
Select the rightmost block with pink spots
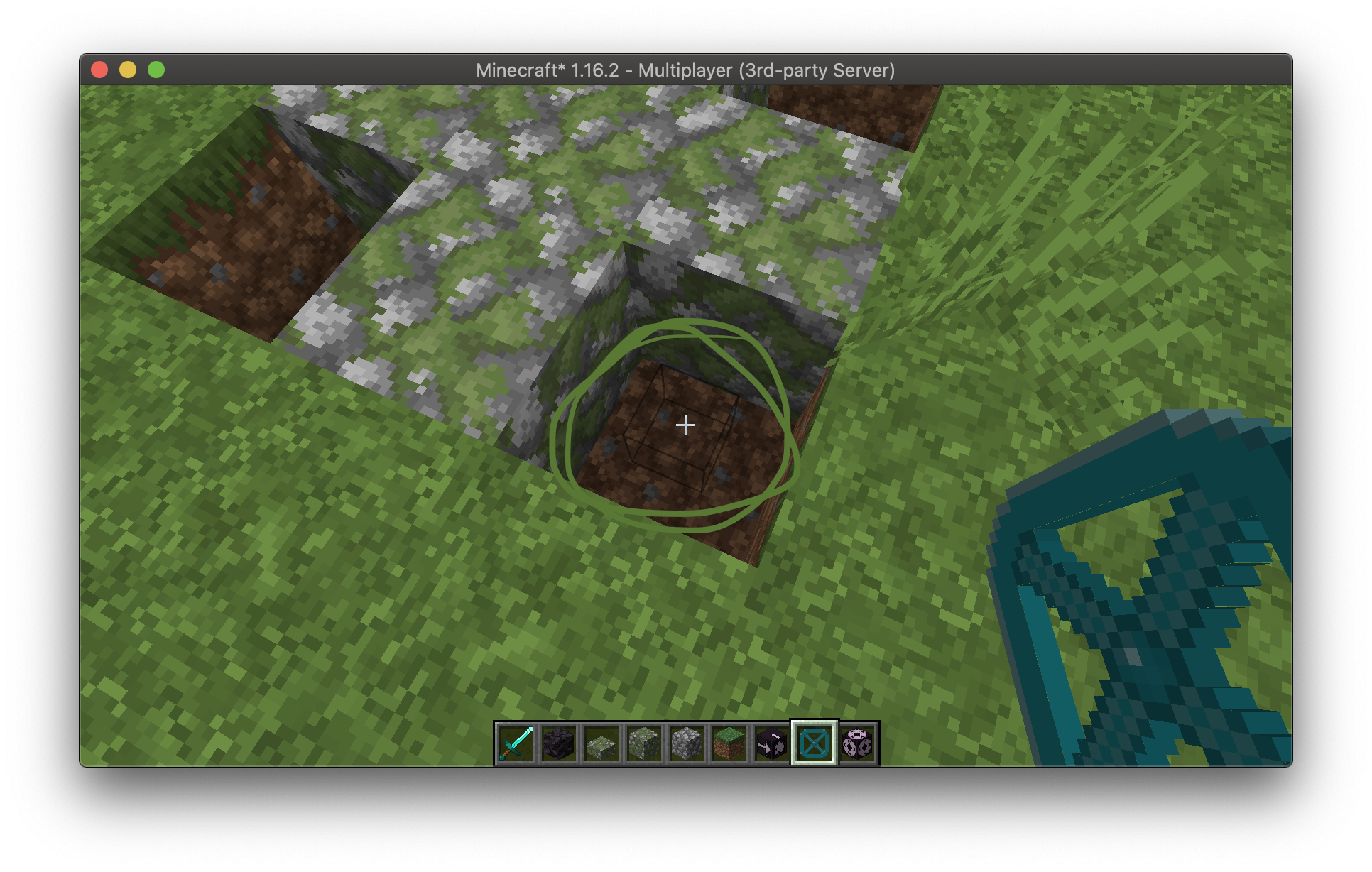coord(856,743)
